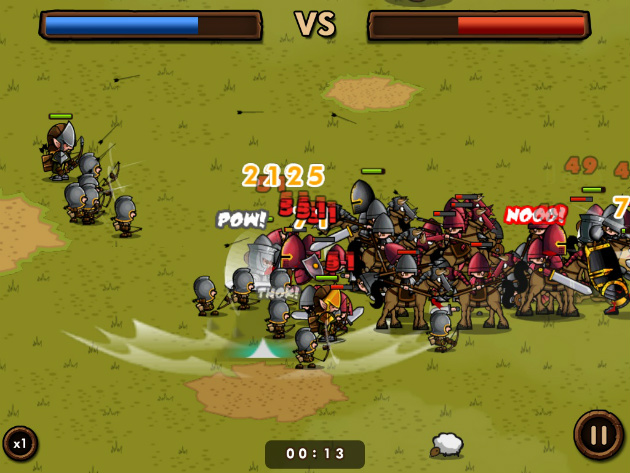The image size is (630, 473).
Task: Toggle the x1 game speed button
Action: click(19, 443)
